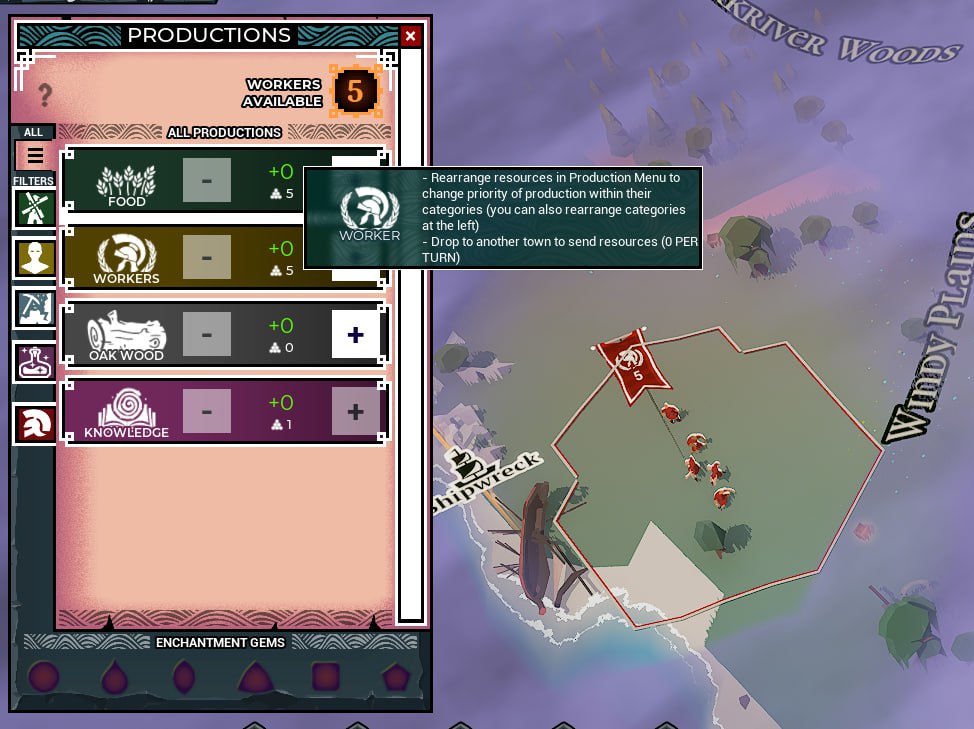Choose the square enchantment gem slot
This screenshot has width=974, height=729.
[x=326, y=677]
